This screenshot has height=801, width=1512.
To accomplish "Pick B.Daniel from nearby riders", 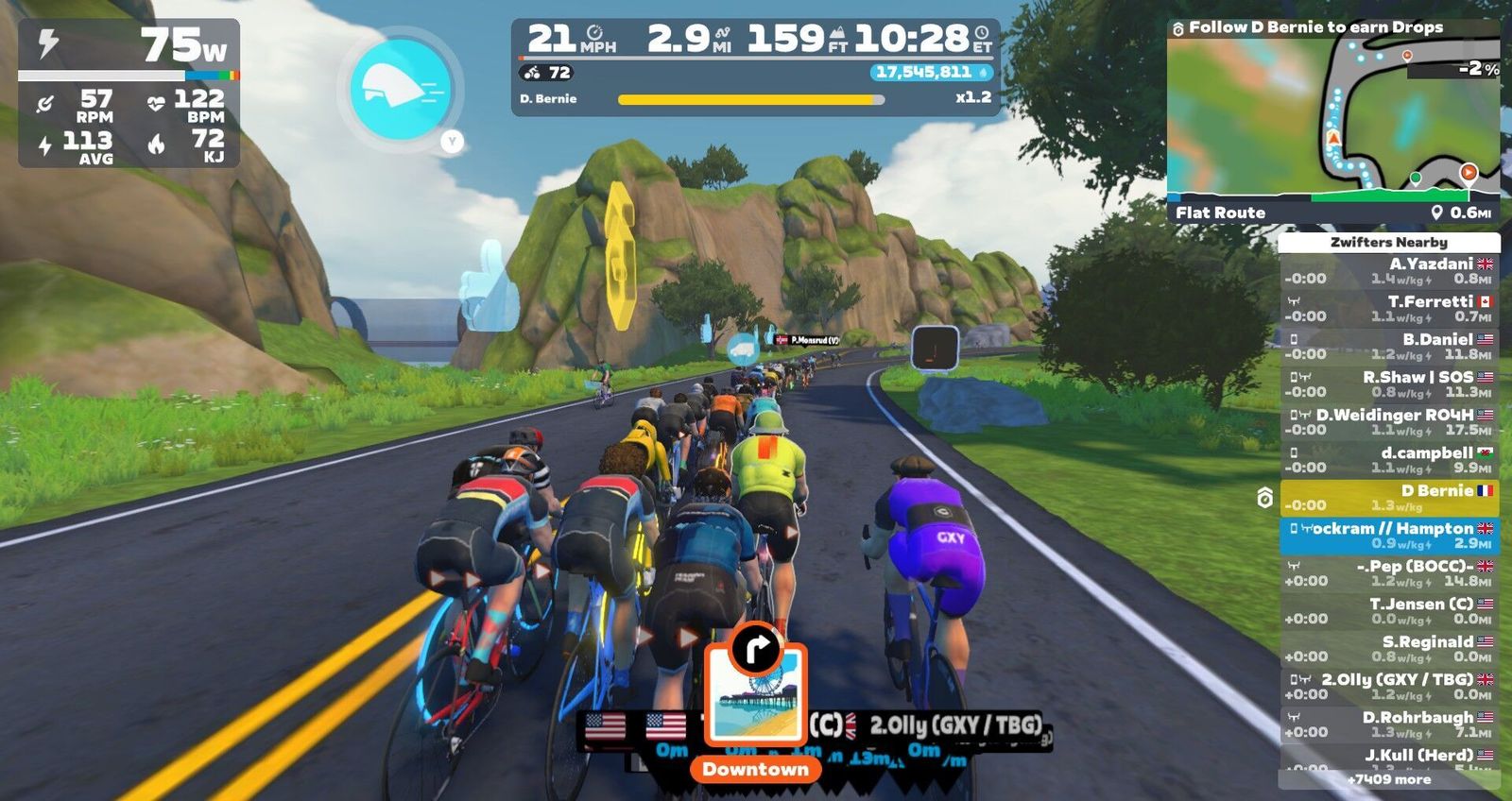I will [x=1388, y=347].
